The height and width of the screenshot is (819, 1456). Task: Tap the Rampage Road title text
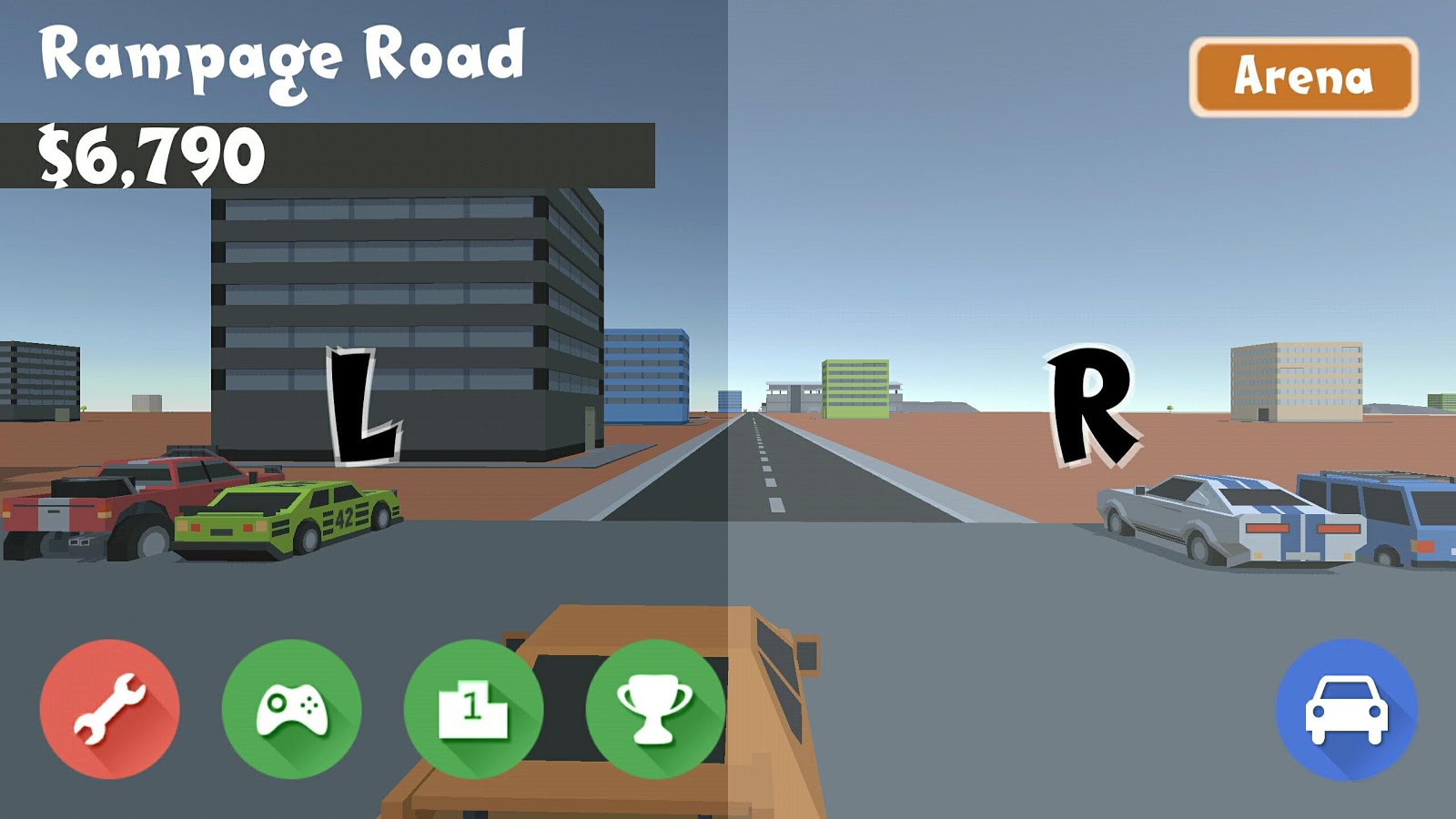pos(282,56)
